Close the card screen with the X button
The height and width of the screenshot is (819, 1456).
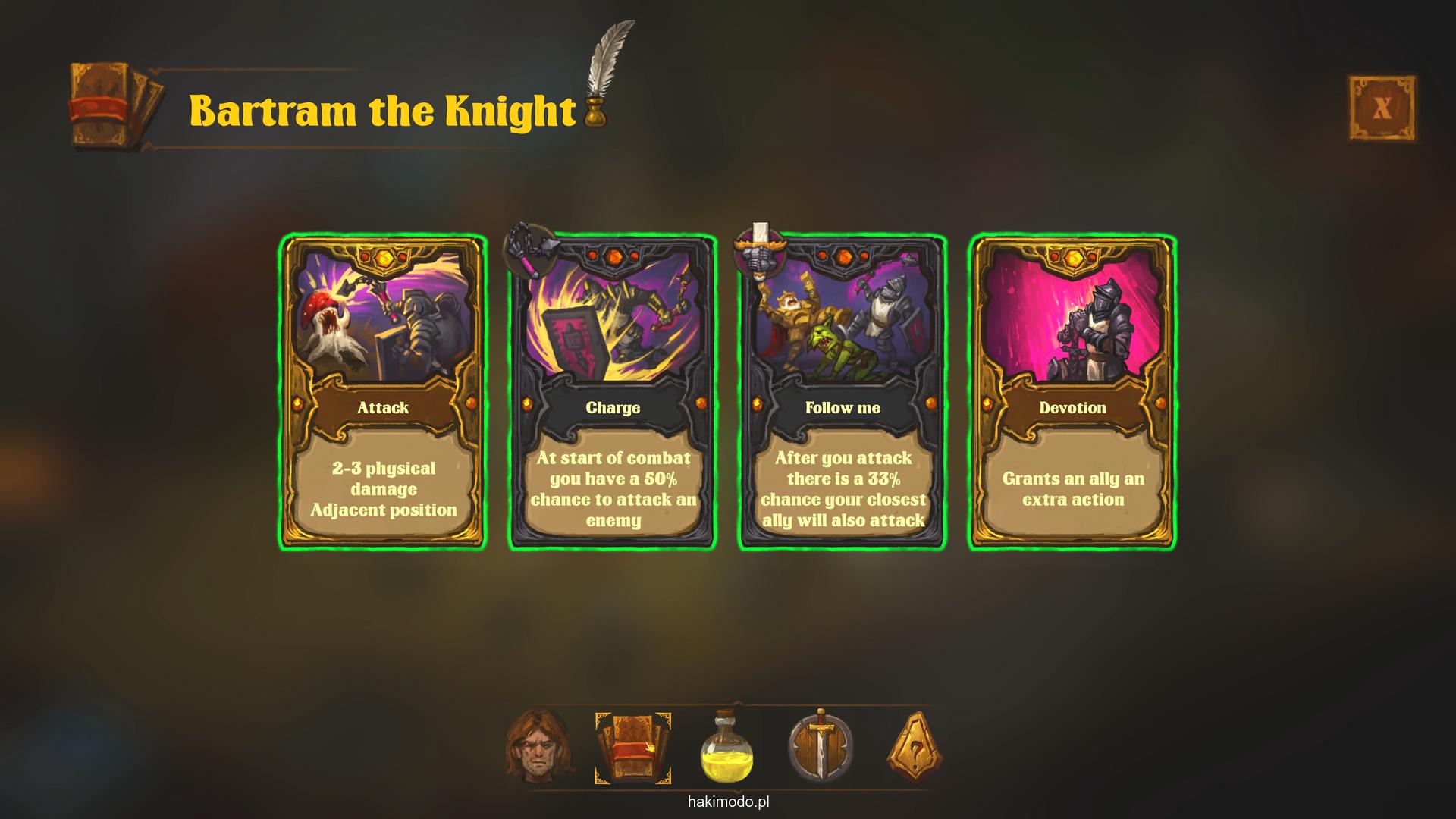coord(1382,108)
